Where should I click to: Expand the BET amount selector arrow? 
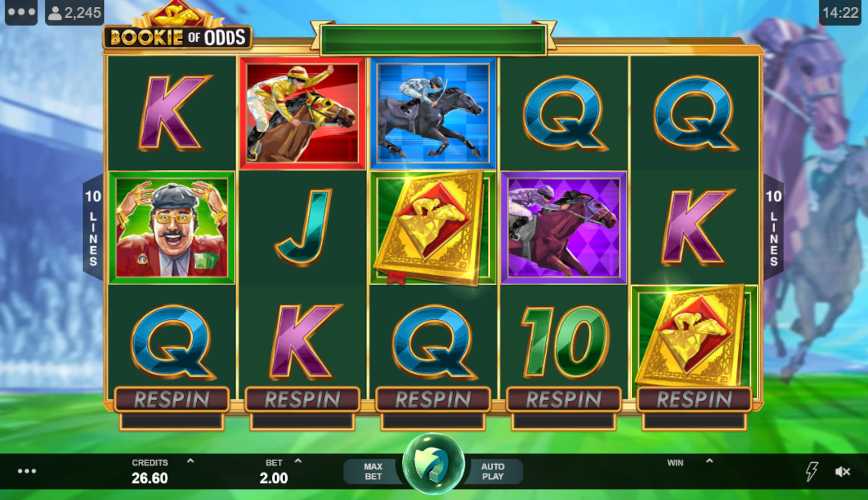tap(297, 462)
